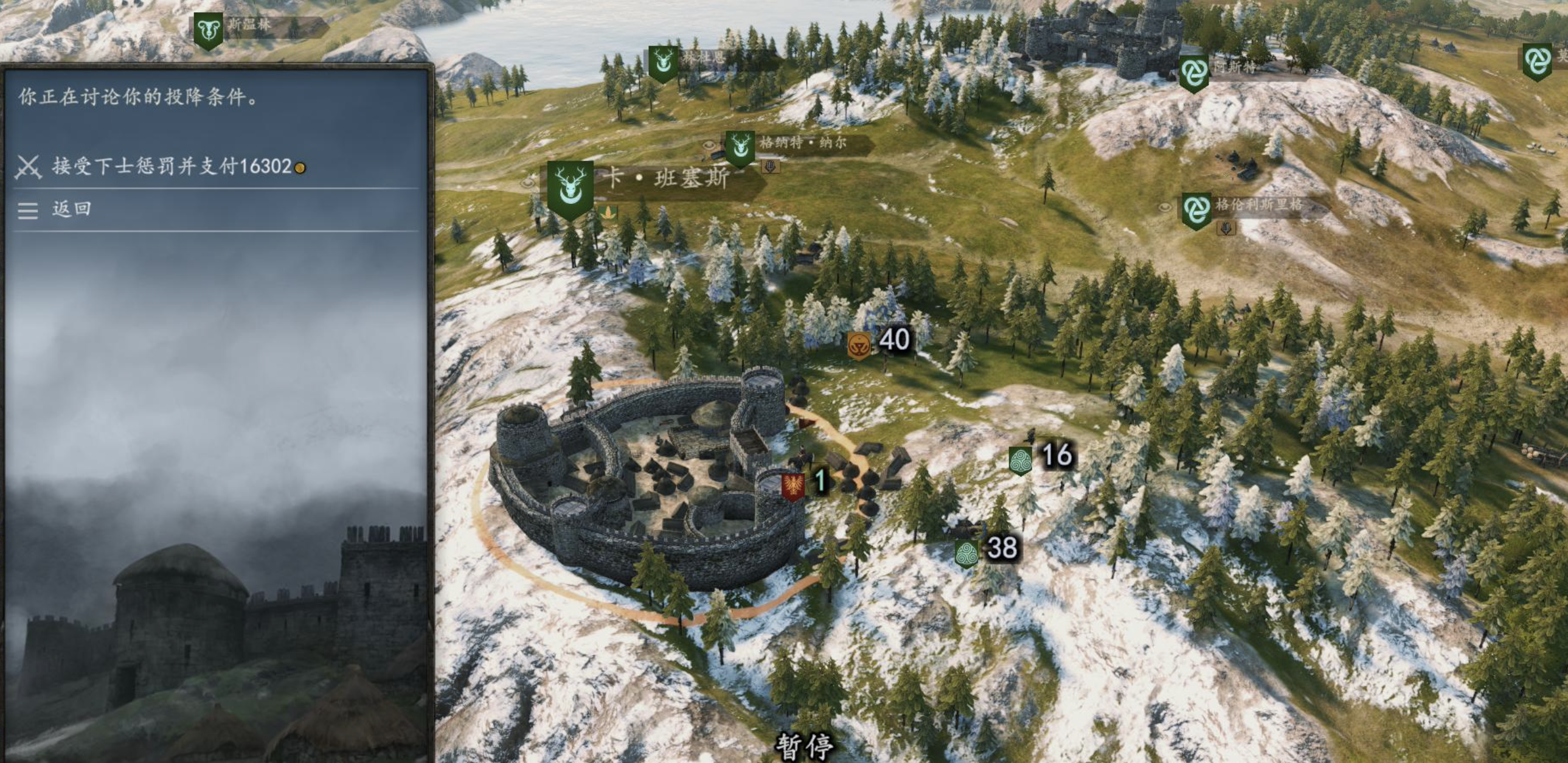The height and width of the screenshot is (763, 1568).
Task: Toggle tracking eye beside 格伦利斯里格 nameplate
Action: pos(1164,207)
